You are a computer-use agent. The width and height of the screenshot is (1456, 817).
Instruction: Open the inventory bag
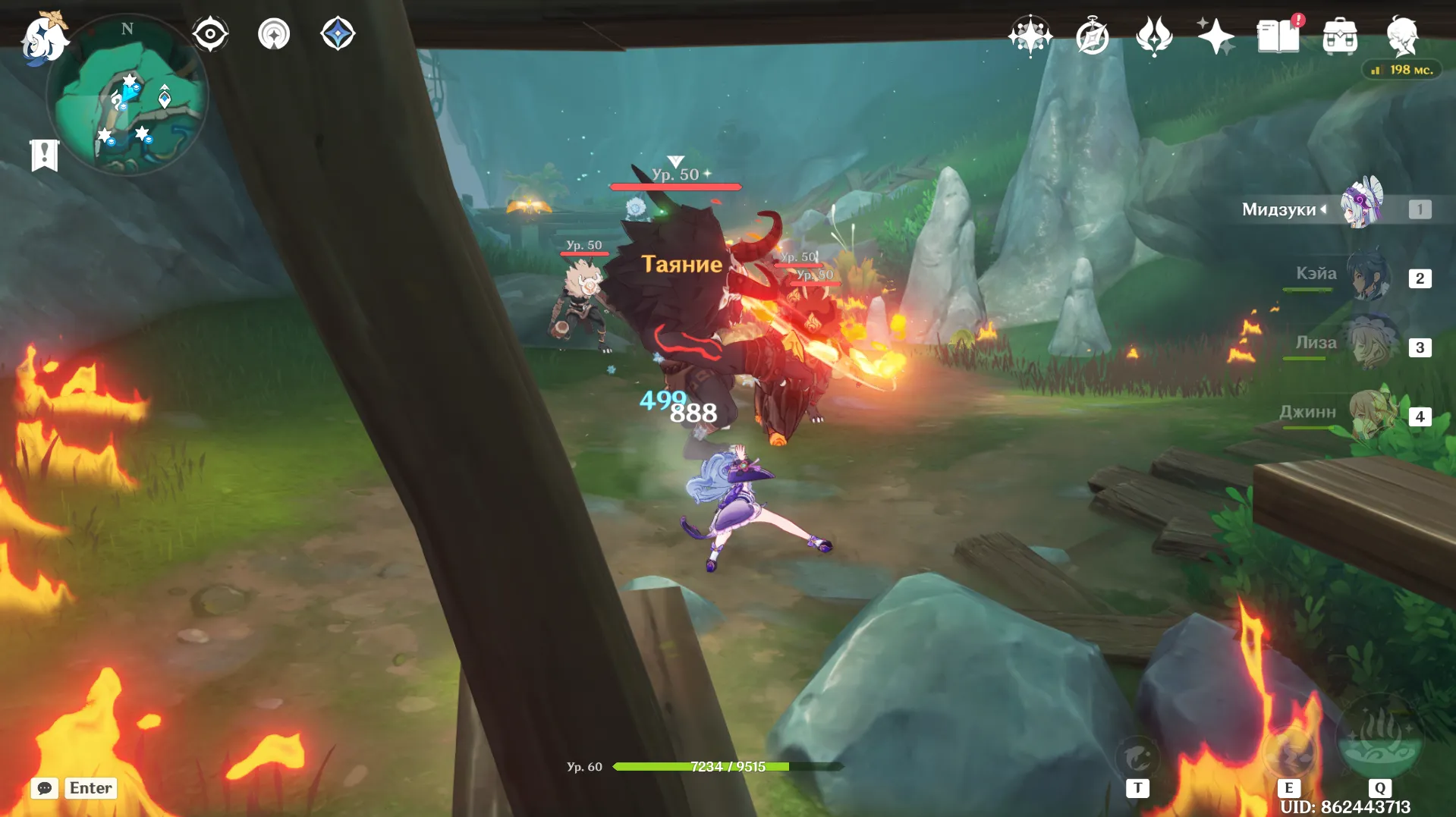click(x=1341, y=34)
